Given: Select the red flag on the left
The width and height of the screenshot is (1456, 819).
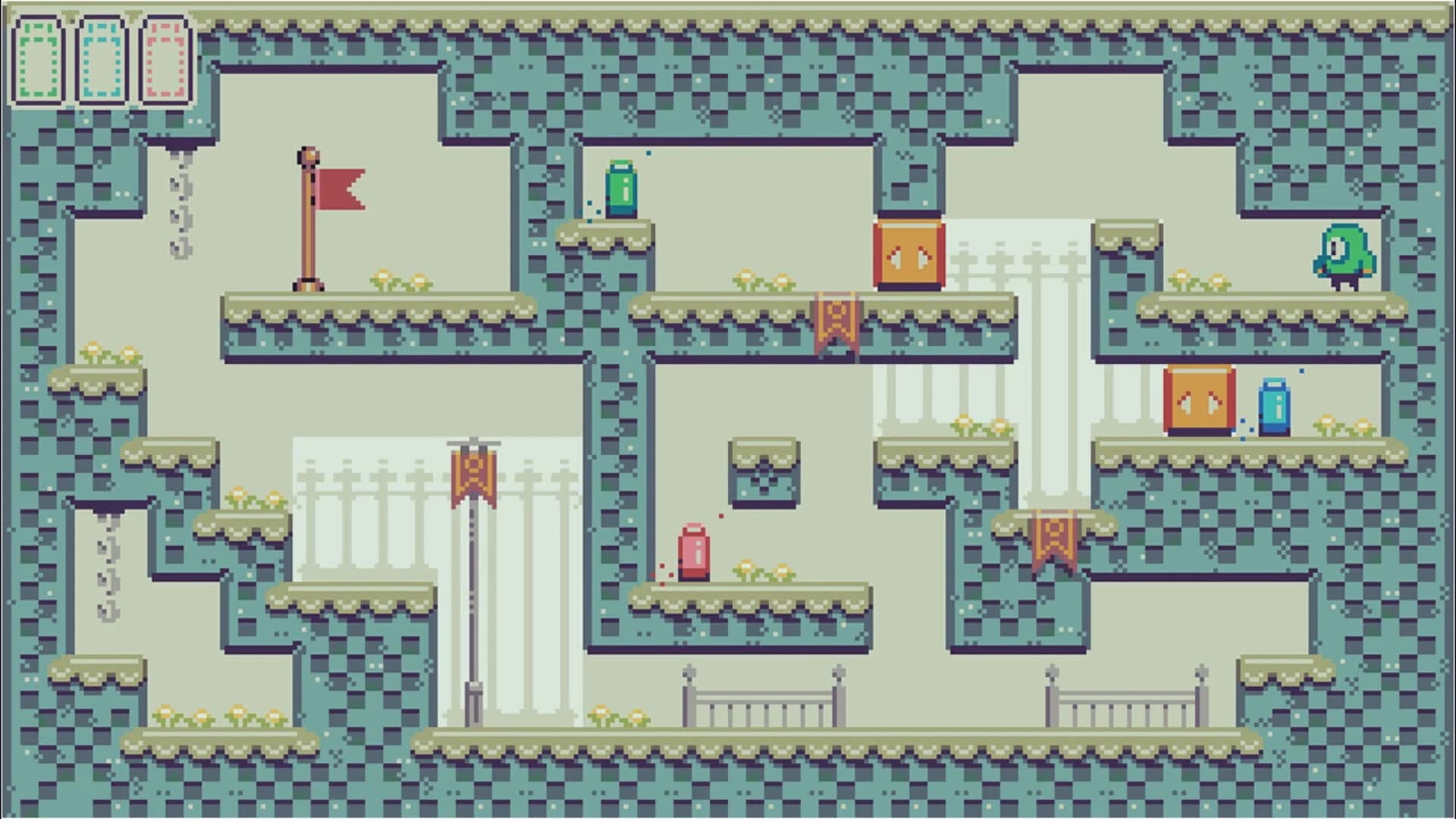Looking at the screenshot, I should (341, 190).
